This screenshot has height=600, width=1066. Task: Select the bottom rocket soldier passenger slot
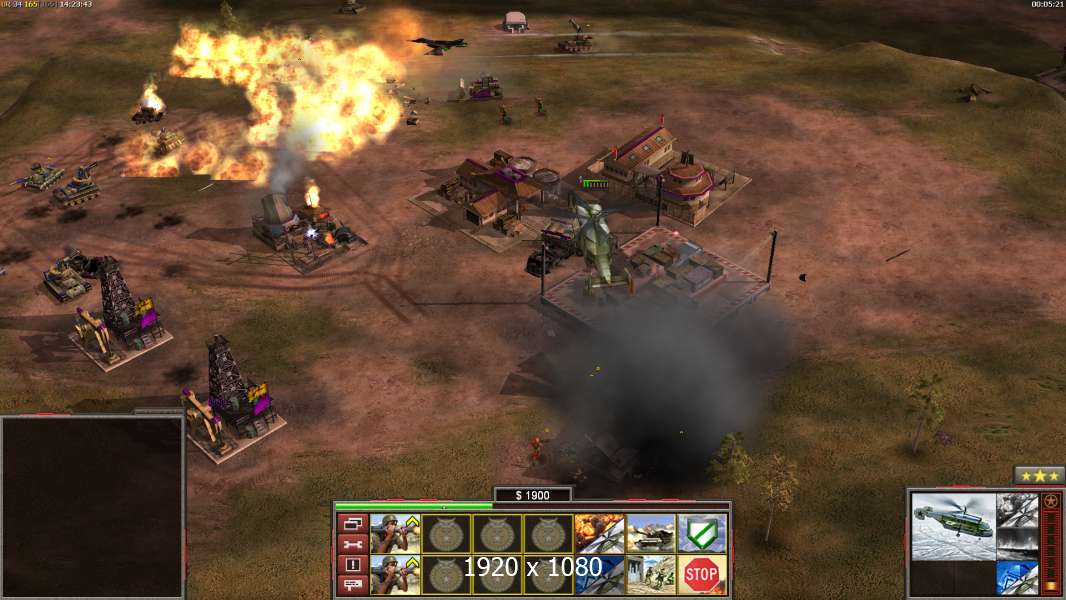(395, 574)
